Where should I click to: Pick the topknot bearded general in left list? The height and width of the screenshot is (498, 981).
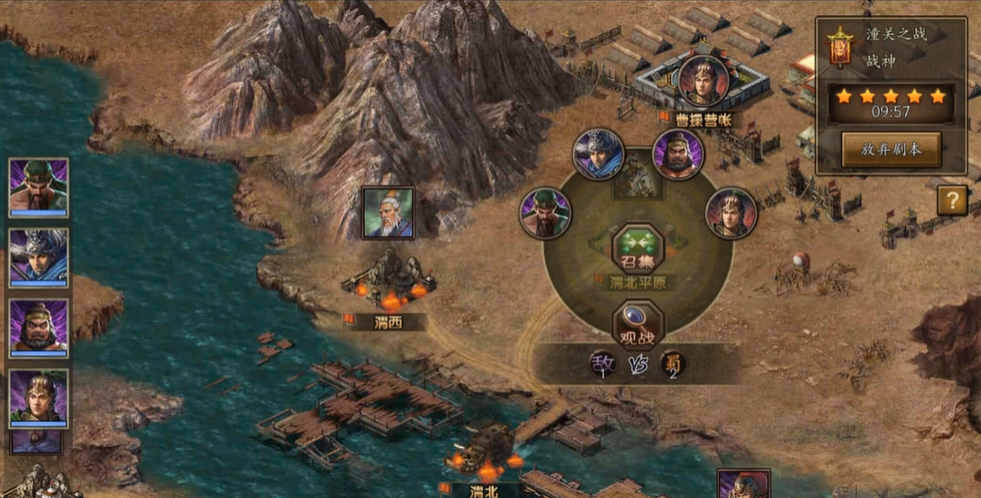pos(39,327)
